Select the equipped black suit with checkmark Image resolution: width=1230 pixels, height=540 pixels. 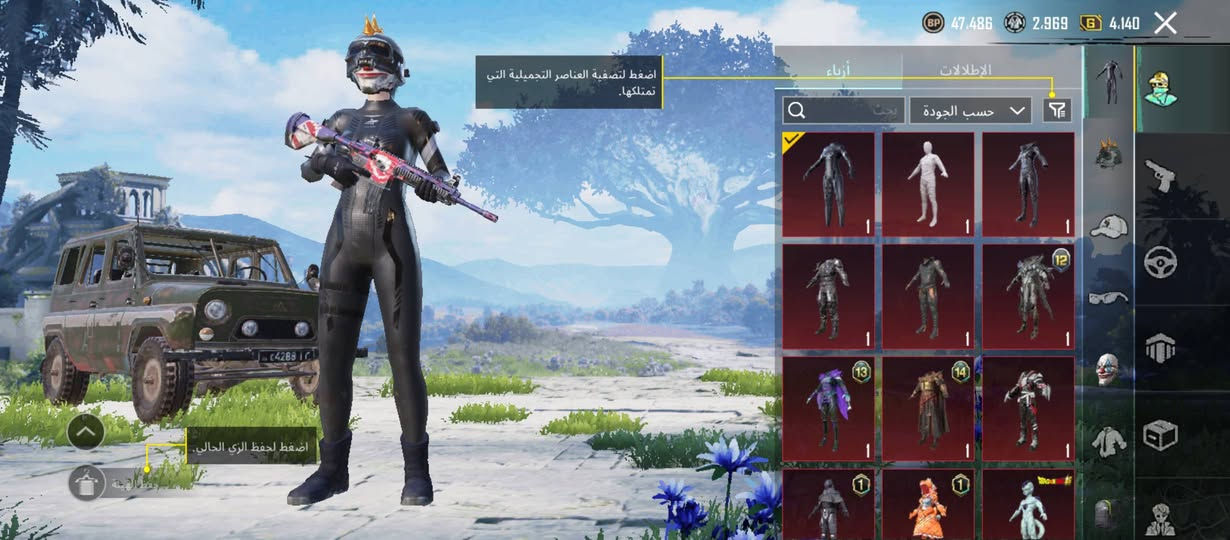pyautogui.click(x=828, y=184)
